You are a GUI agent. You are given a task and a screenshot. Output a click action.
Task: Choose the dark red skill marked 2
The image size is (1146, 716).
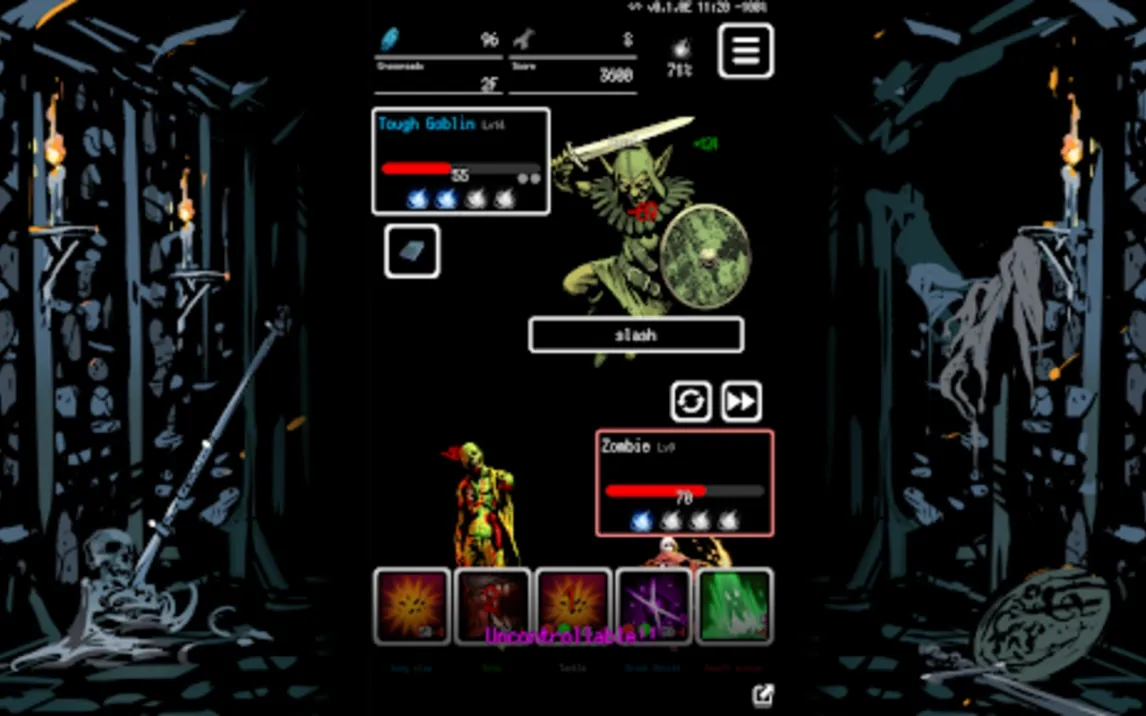pyautogui.click(x=493, y=605)
